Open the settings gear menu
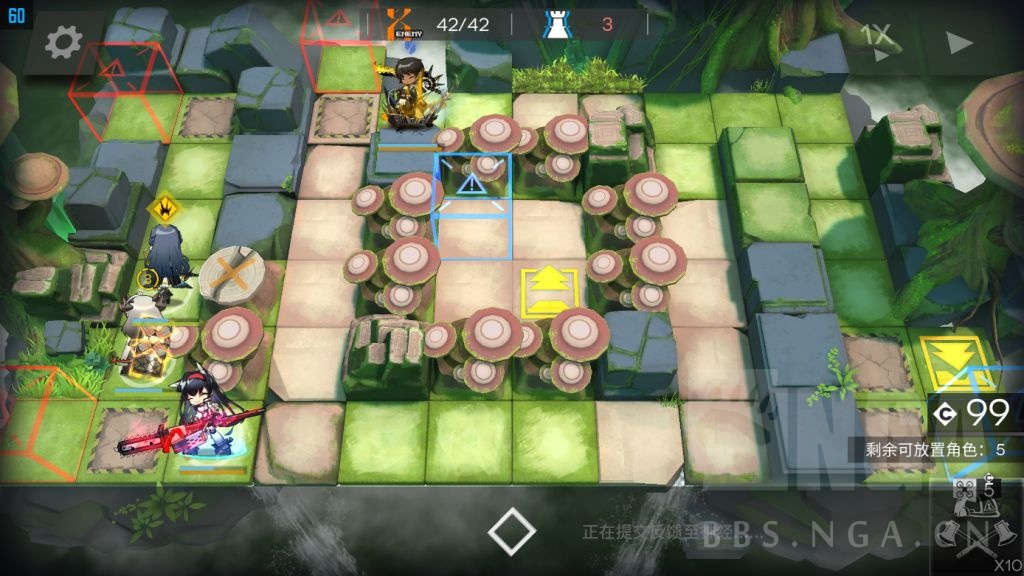1024x576 pixels. click(63, 42)
